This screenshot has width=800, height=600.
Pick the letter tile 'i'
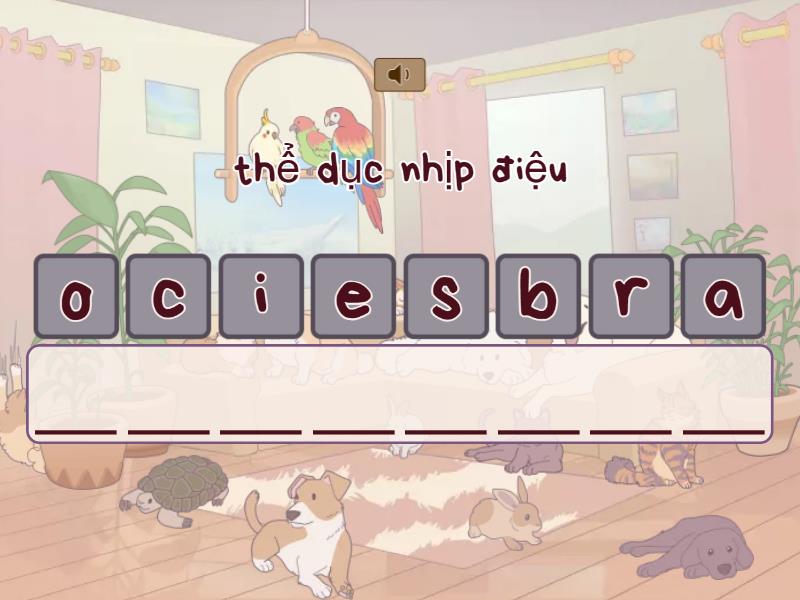click(261, 296)
